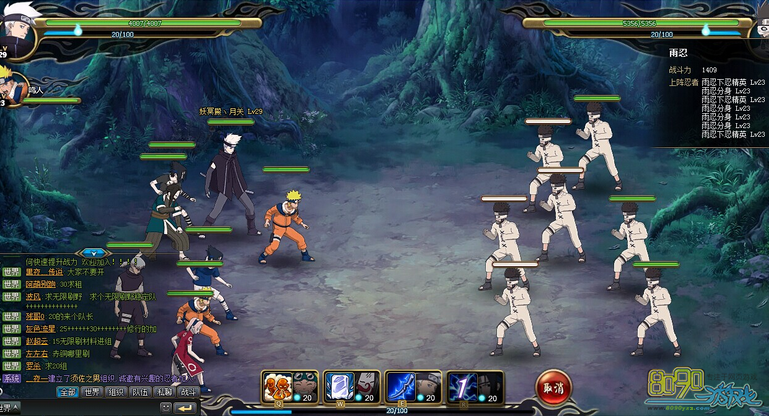This screenshot has height=416, width=769.
Task: Open the chat emoji picker
Action: (166, 408)
